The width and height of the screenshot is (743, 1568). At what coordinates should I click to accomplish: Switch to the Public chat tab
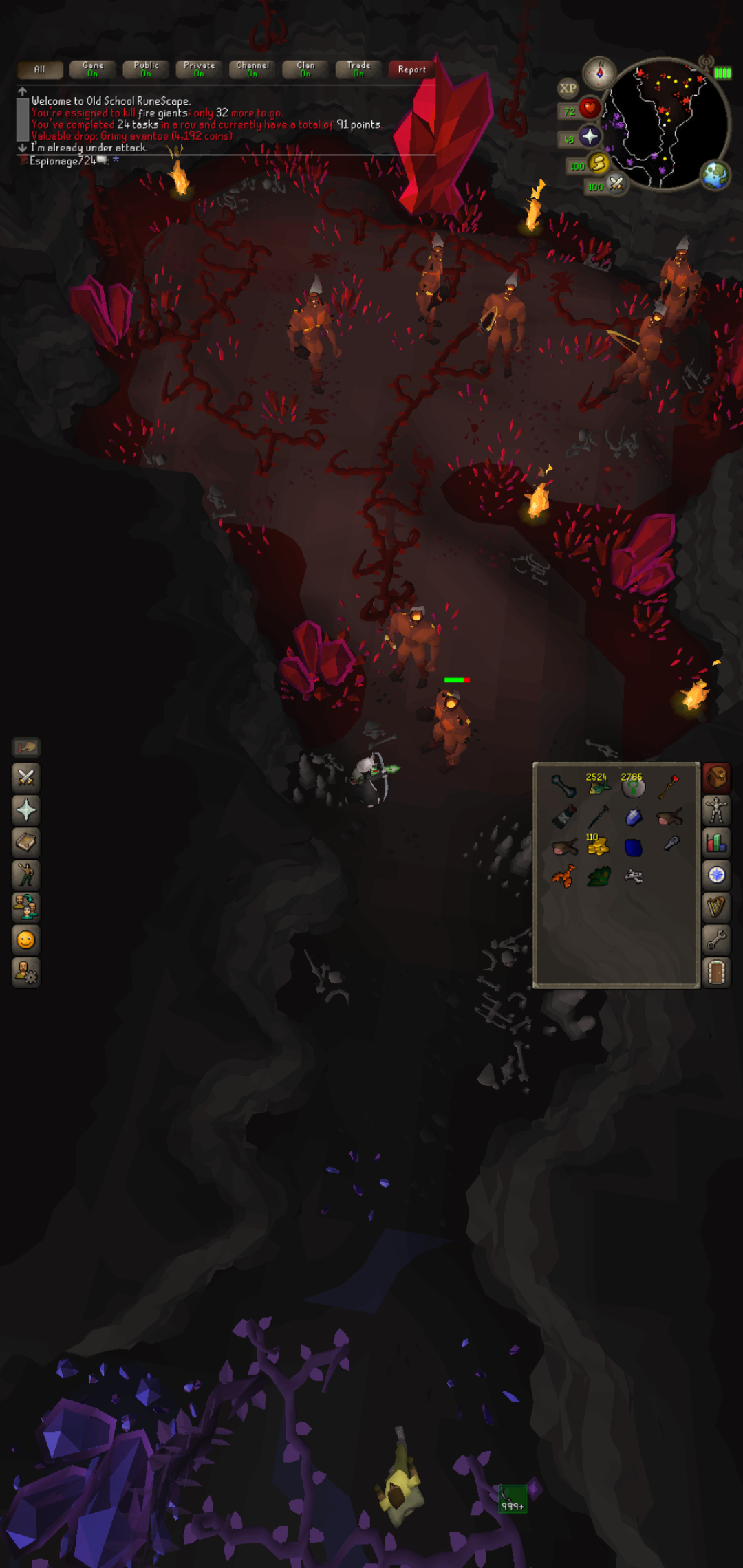(x=146, y=69)
